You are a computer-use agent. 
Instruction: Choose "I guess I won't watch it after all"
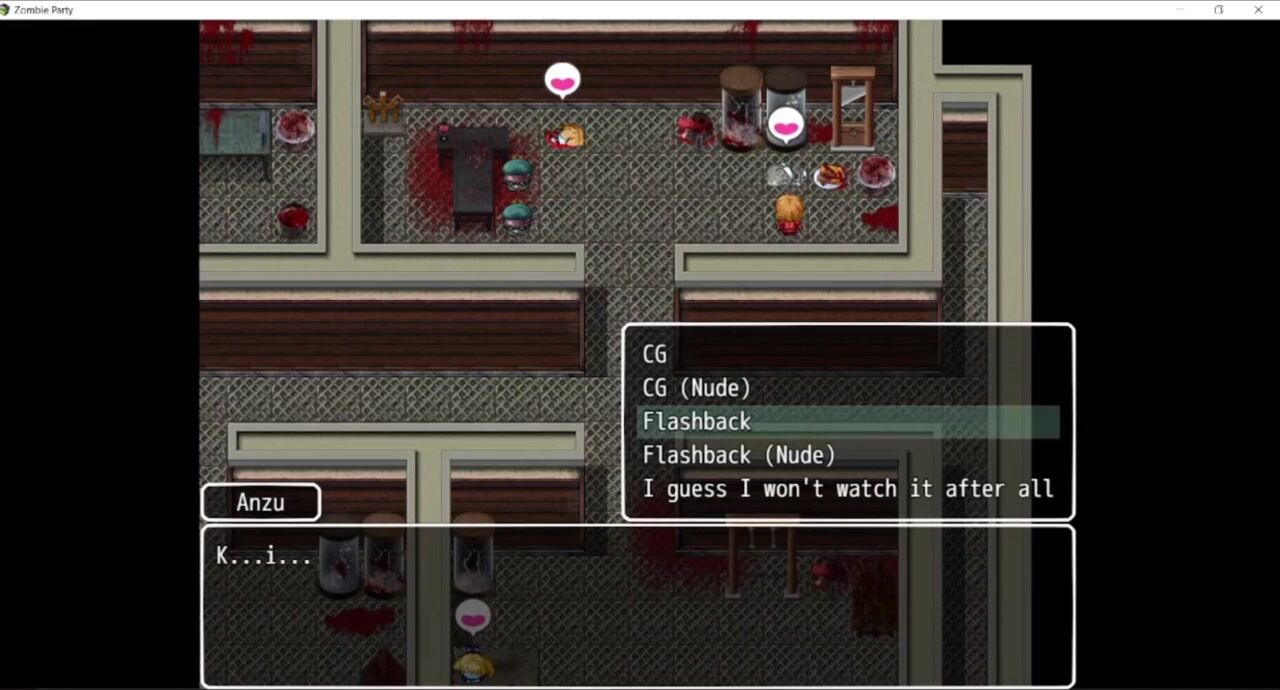click(847, 489)
